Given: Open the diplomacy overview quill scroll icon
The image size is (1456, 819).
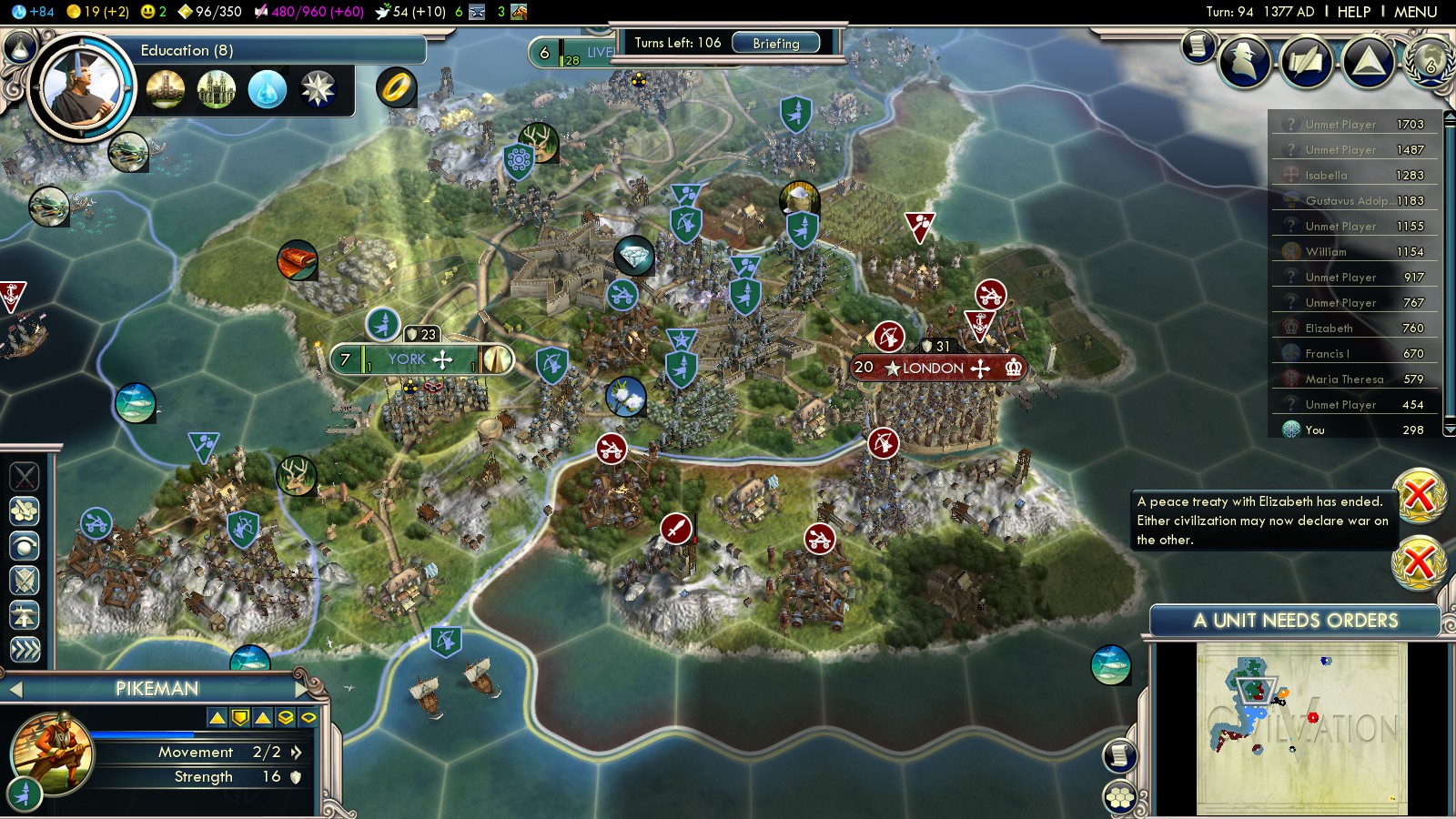Looking at the screenshot, I should pos(1307,62).
